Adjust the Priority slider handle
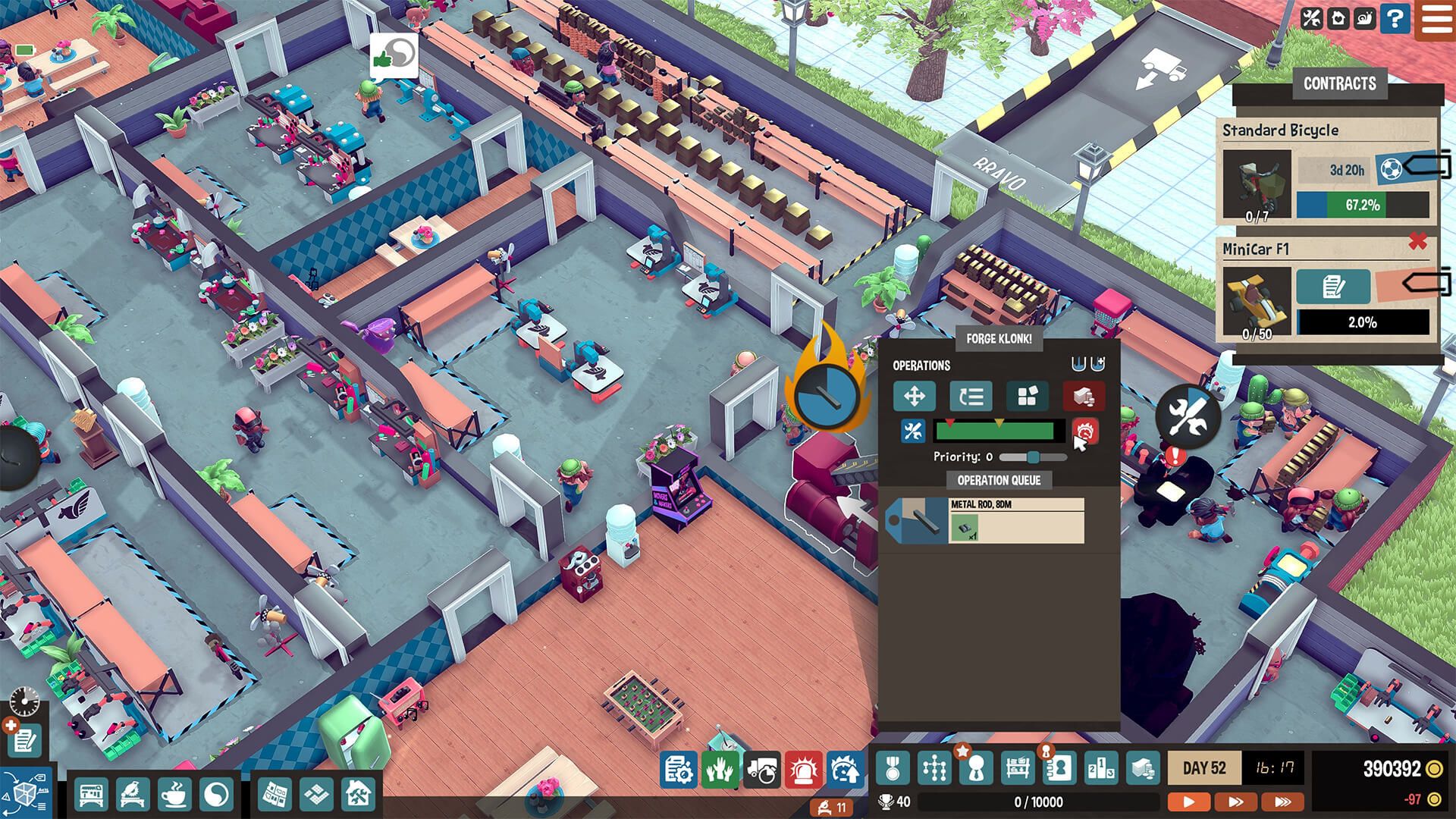 coord(1033,457)
